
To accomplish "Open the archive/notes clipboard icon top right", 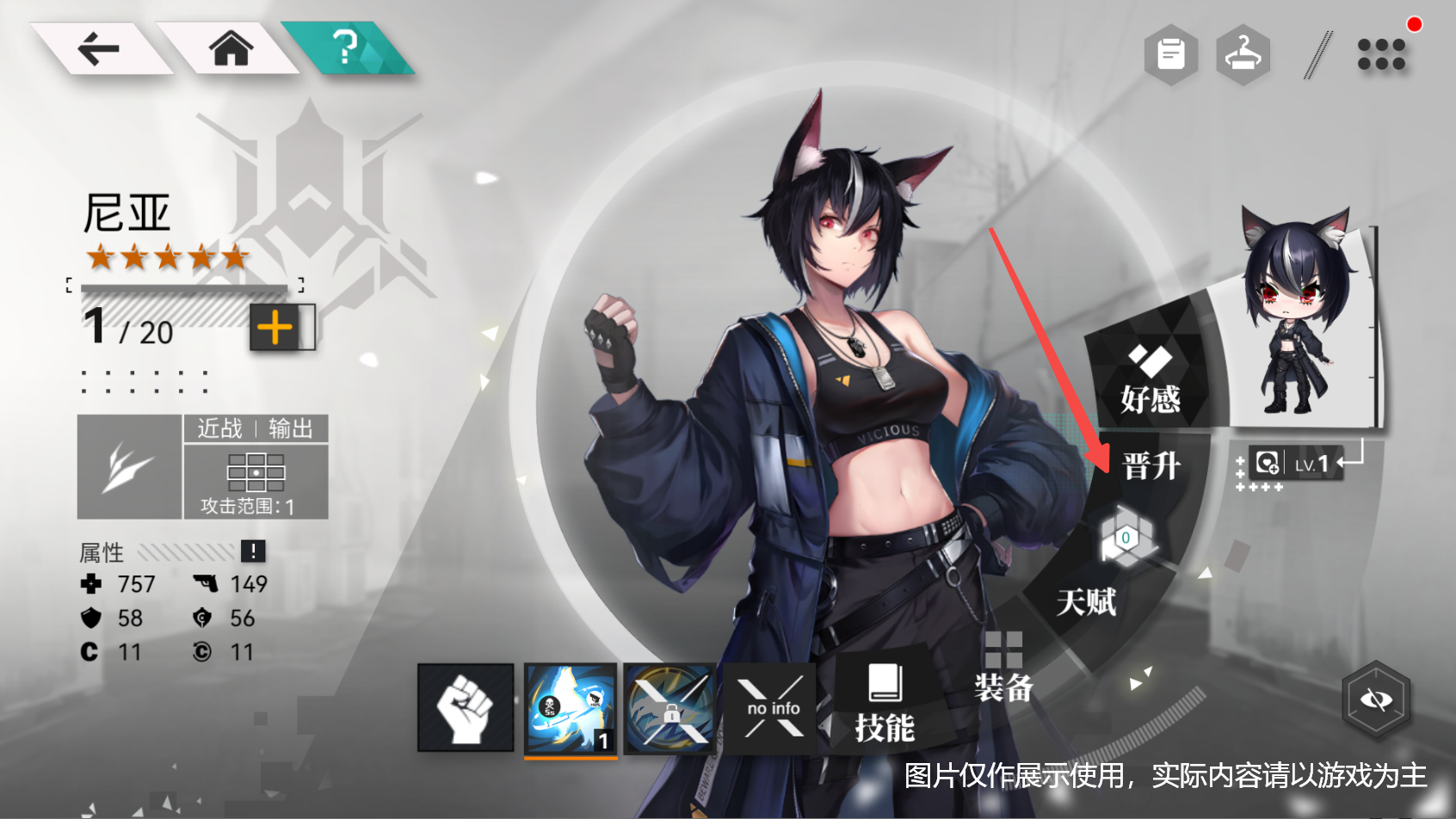I will (x=1170, y=53).
